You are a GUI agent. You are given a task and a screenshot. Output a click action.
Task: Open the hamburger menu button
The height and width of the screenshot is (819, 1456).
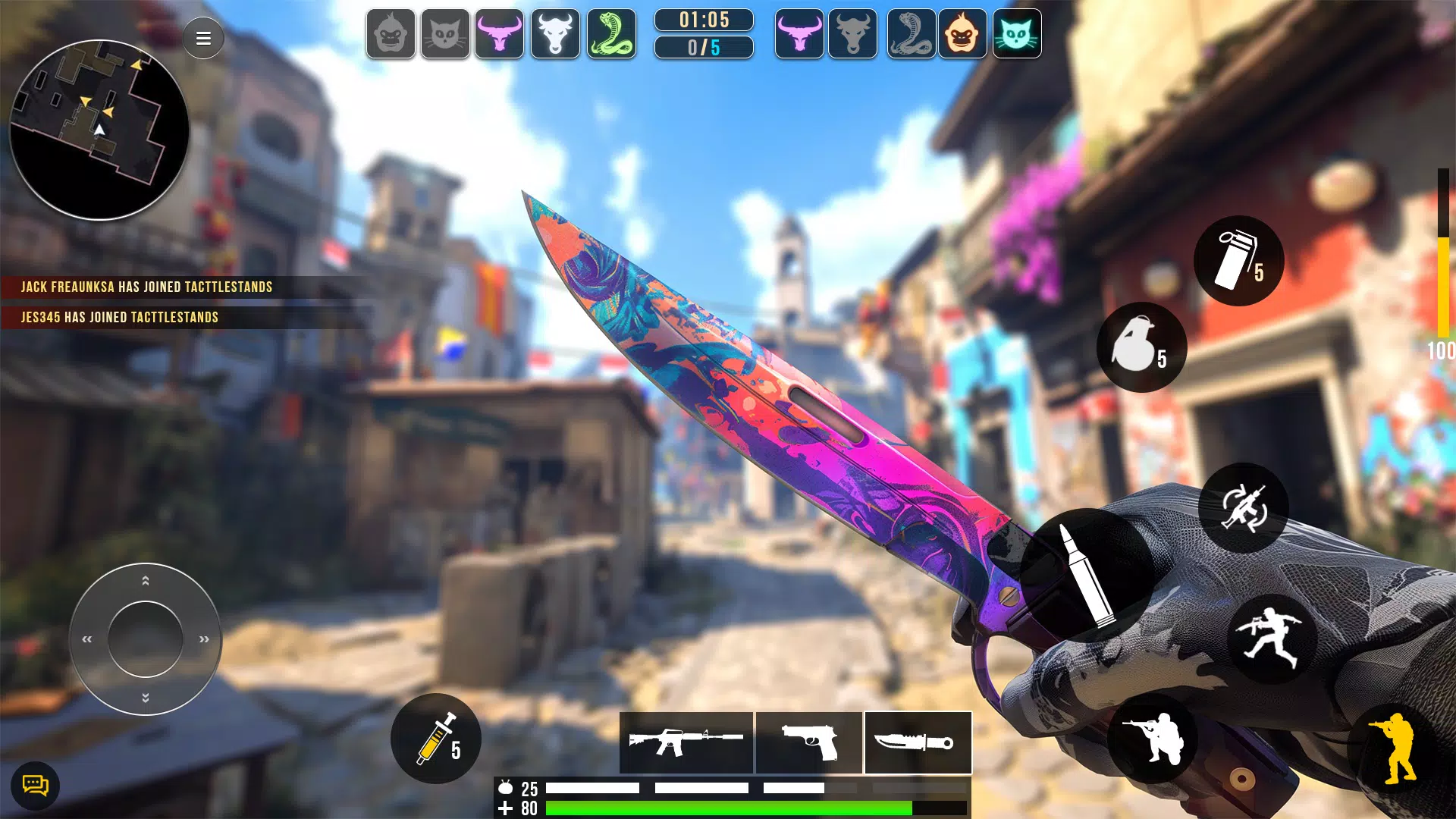[x=203, y=38]
